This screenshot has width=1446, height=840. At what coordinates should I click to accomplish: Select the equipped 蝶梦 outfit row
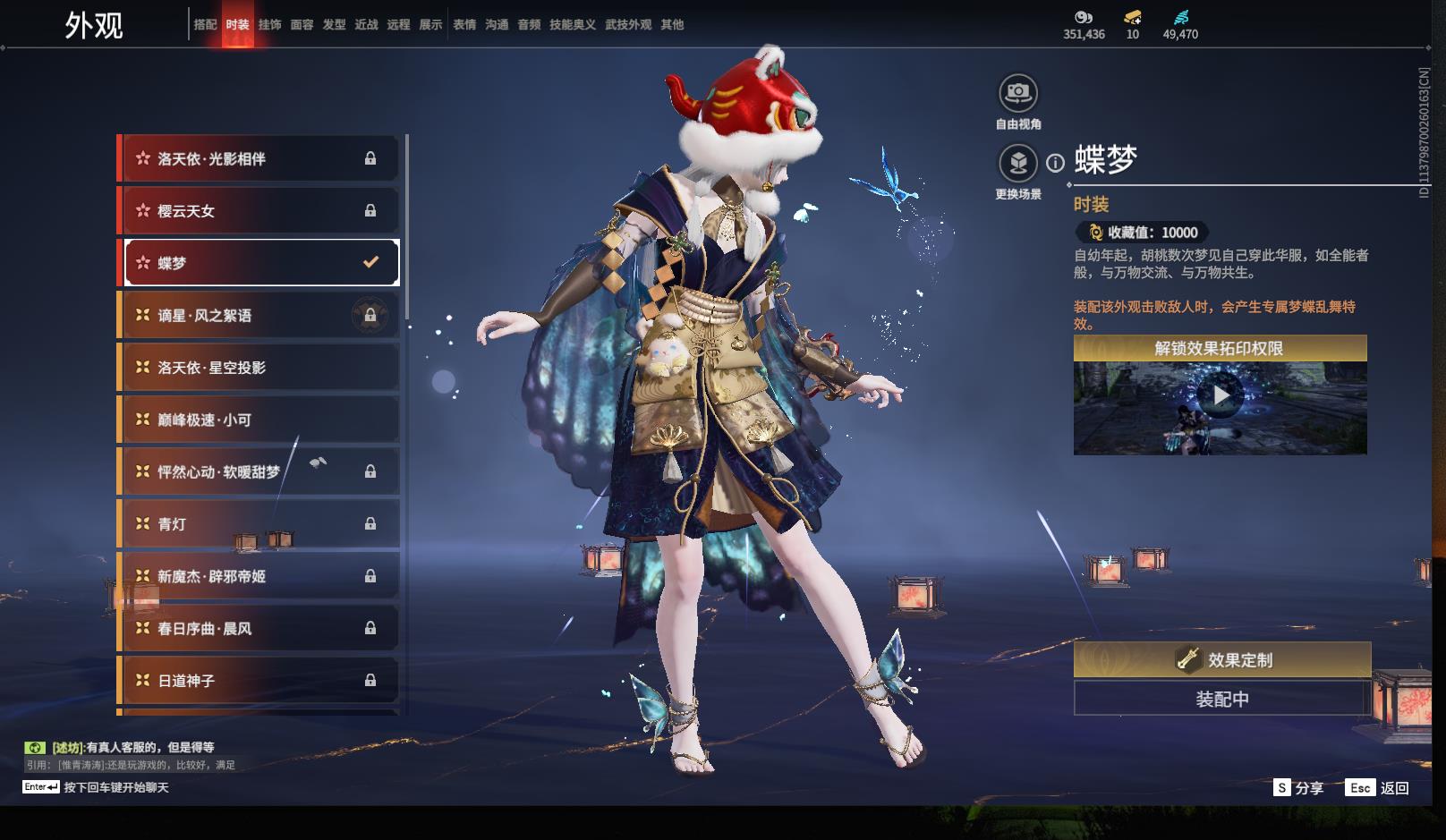pos(259,263)
